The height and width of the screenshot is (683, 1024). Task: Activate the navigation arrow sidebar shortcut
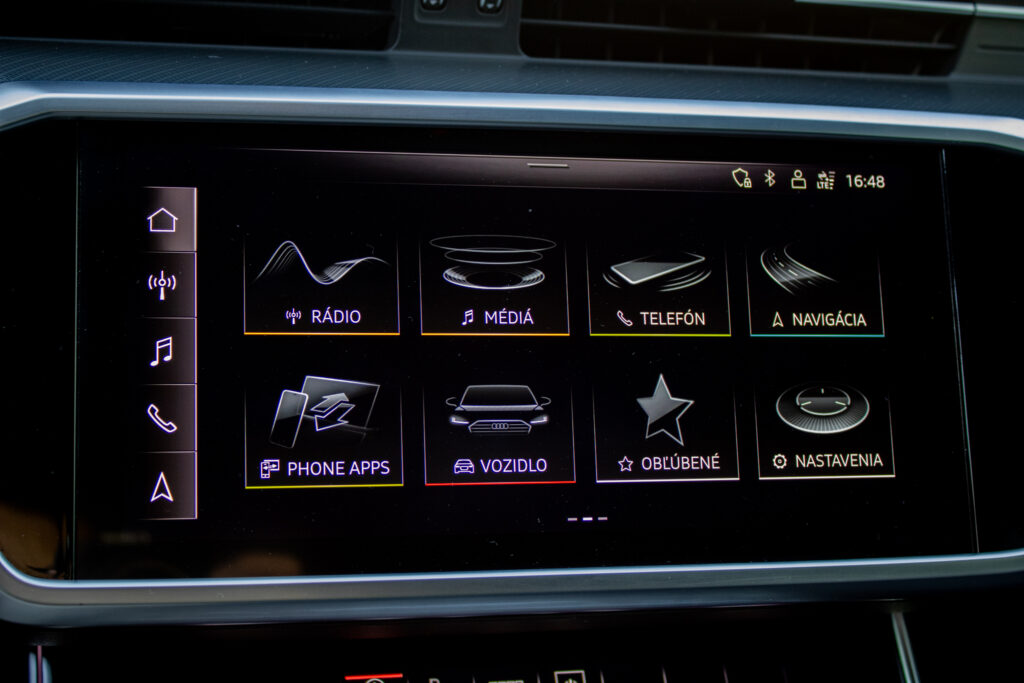pos(162,487)
